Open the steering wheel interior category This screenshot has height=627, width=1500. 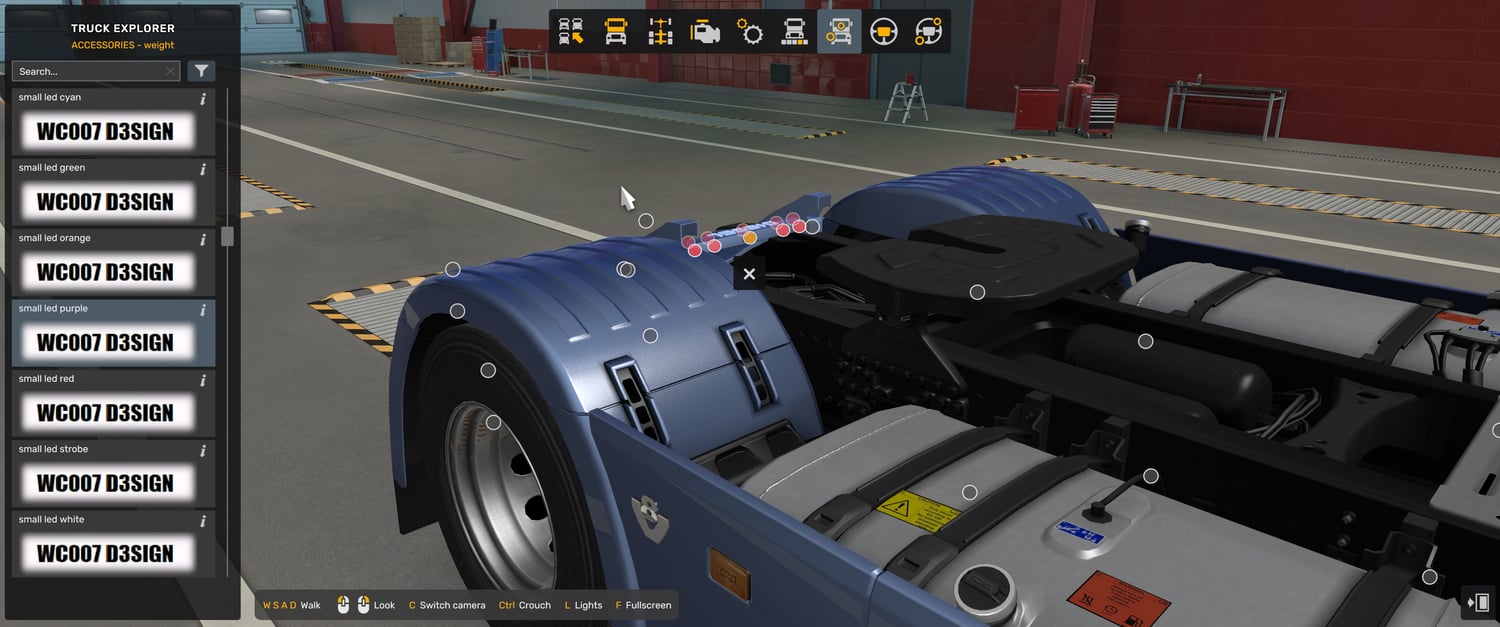(x=883, y=32)
